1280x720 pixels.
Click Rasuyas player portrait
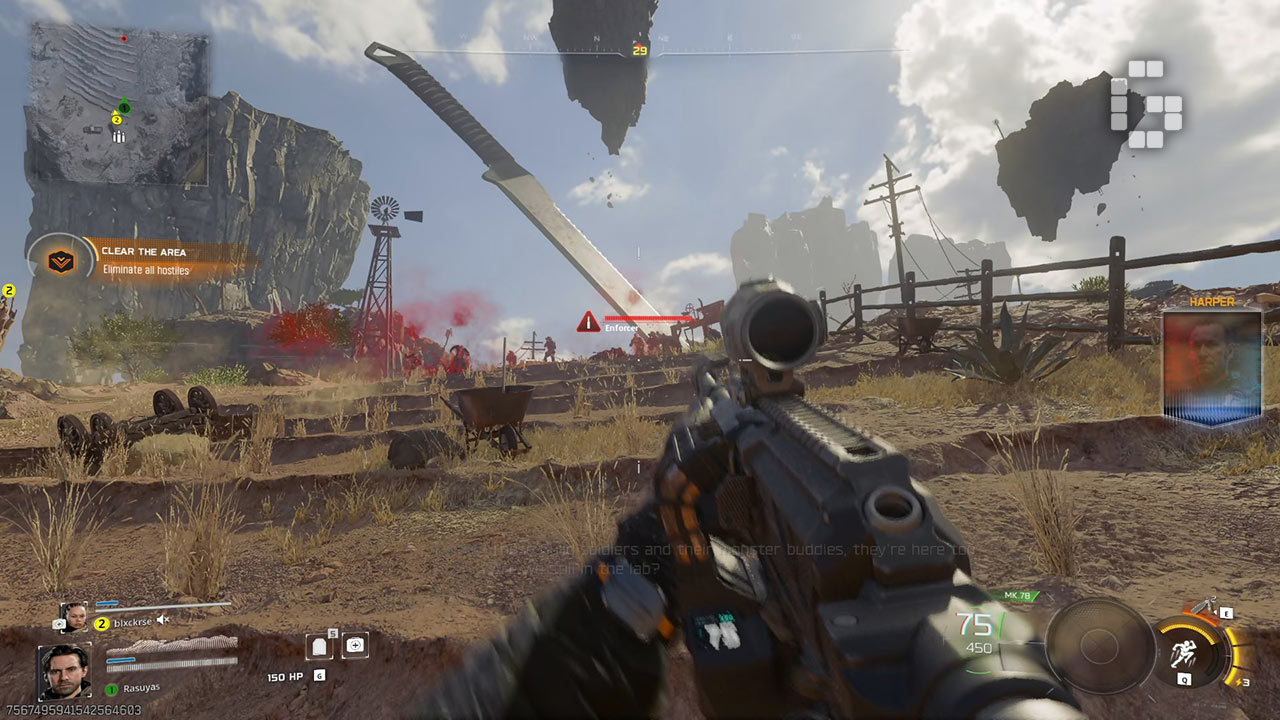[65, 671]
